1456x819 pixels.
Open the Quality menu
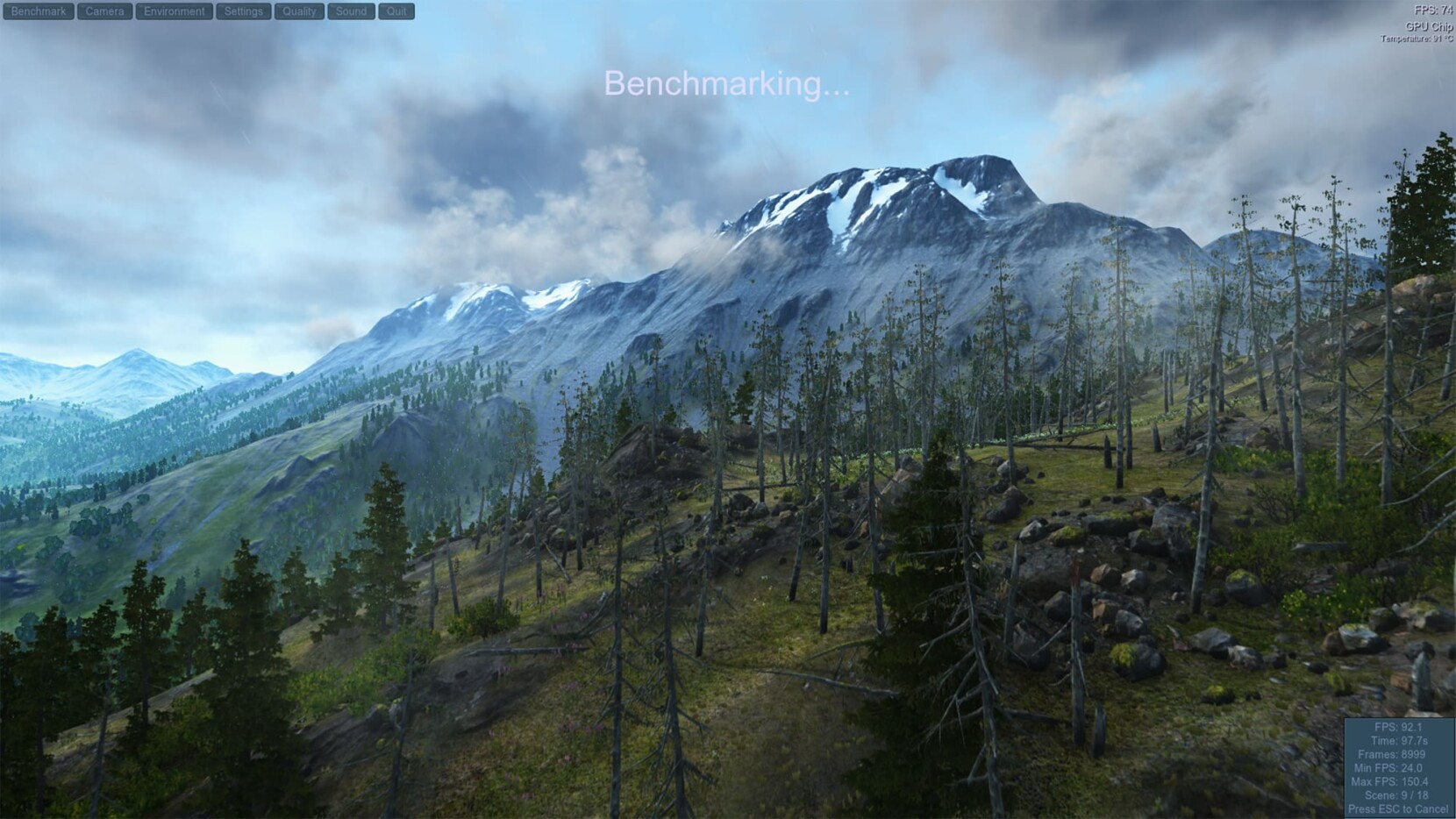click(x=298, y=11)
